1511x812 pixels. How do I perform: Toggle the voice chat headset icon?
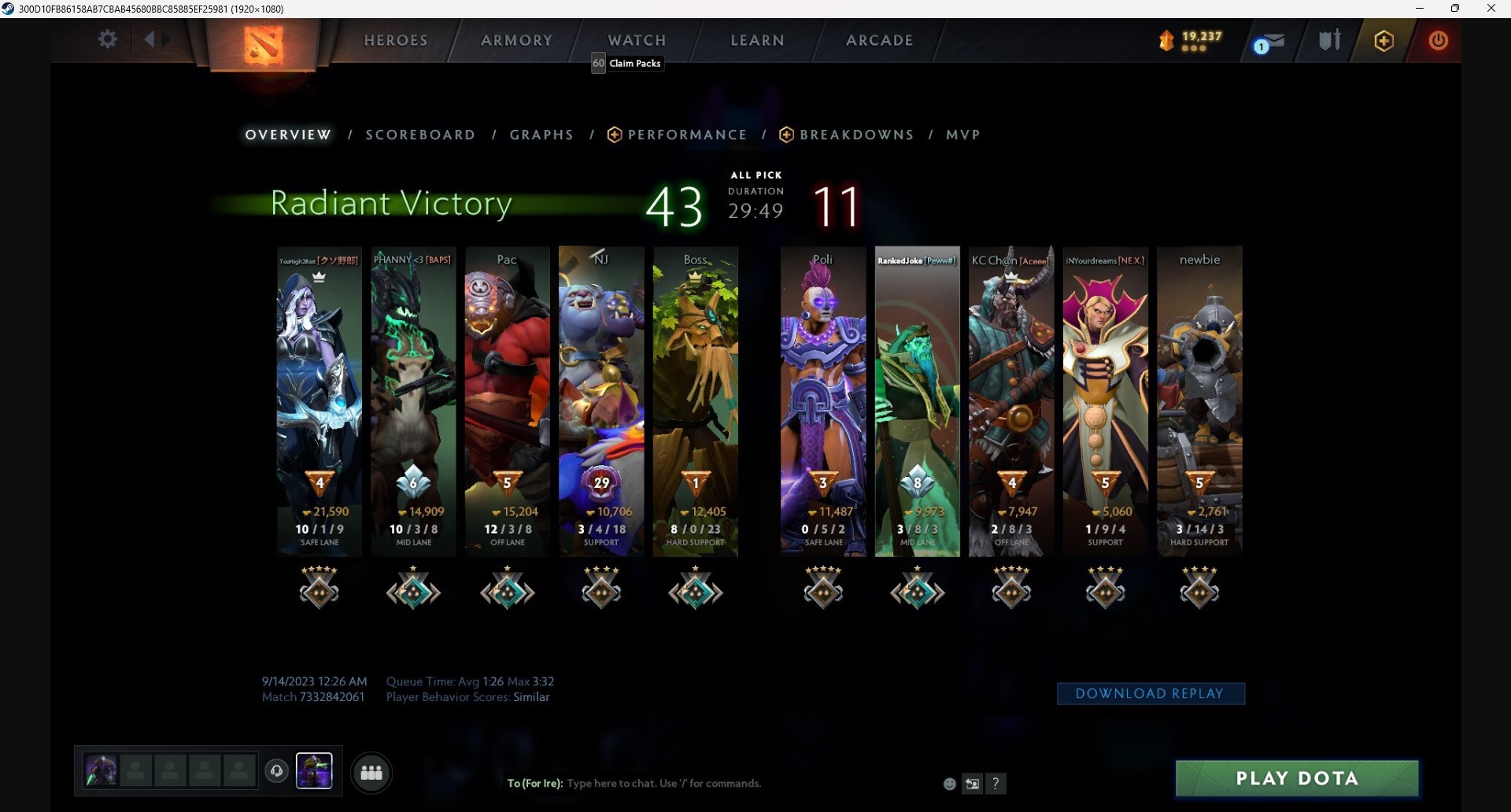click(276, 772)
